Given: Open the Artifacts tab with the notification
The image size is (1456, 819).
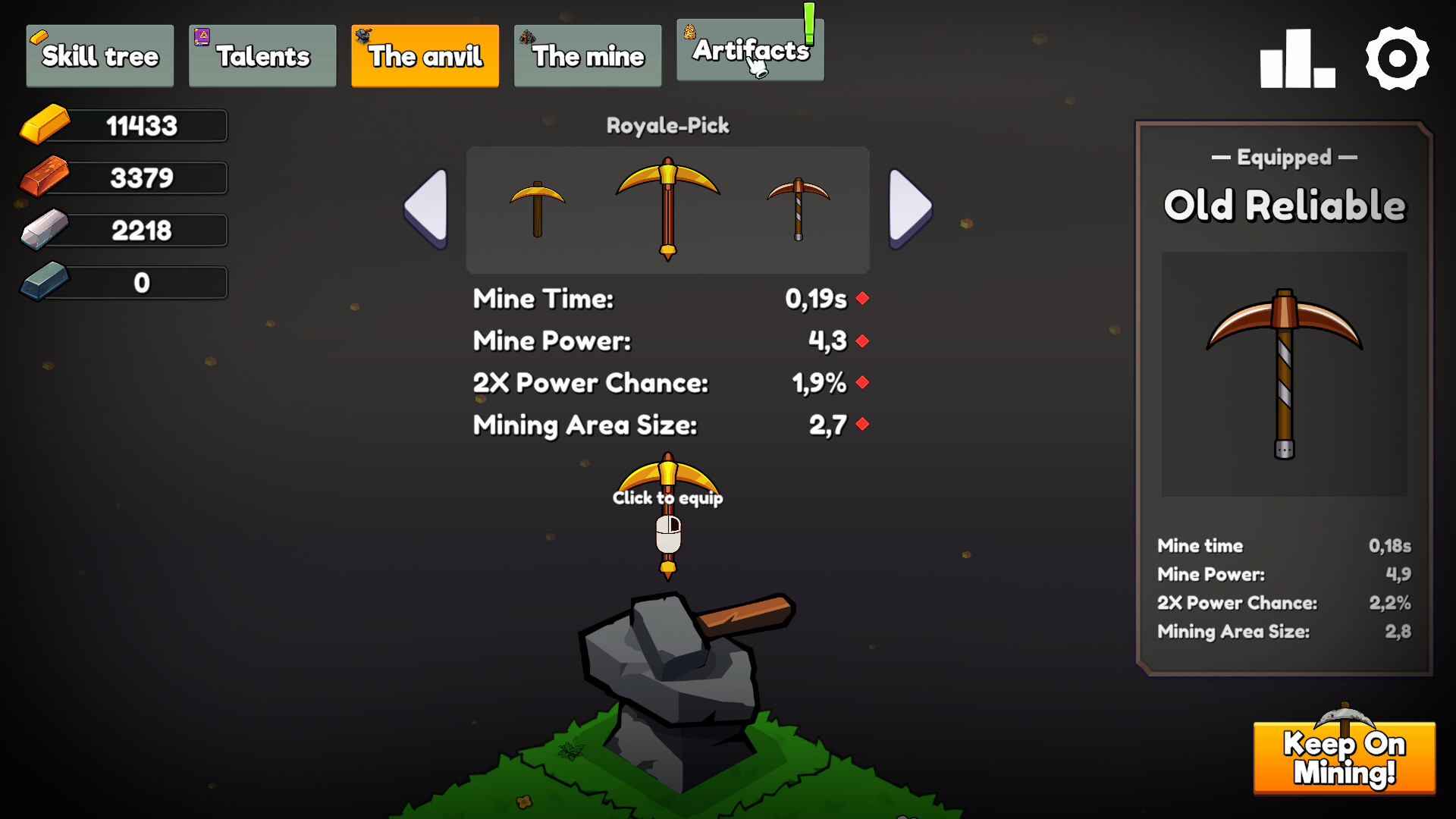Looking at the screenshot, I should pos(749,52).
